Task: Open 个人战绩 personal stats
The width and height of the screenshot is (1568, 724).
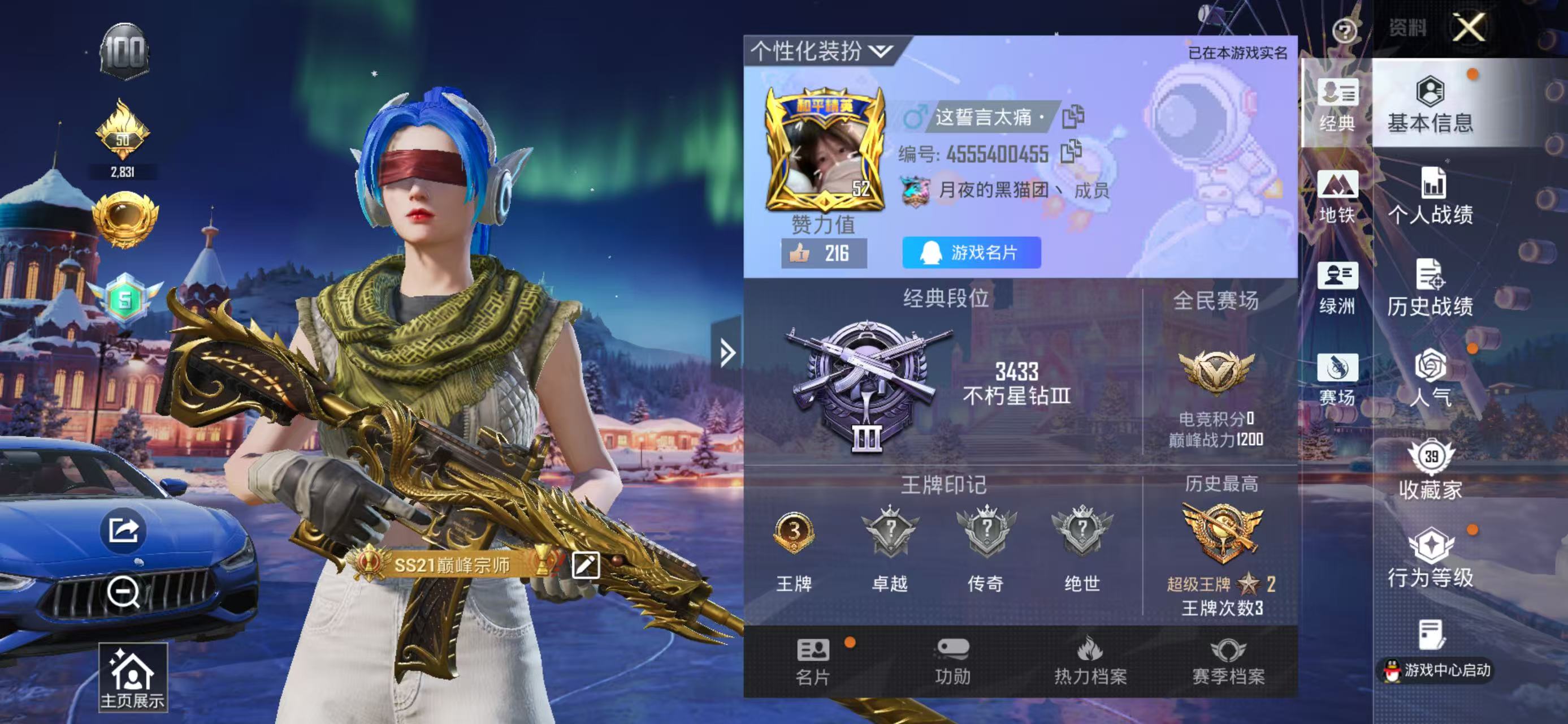Action: 1431,197
